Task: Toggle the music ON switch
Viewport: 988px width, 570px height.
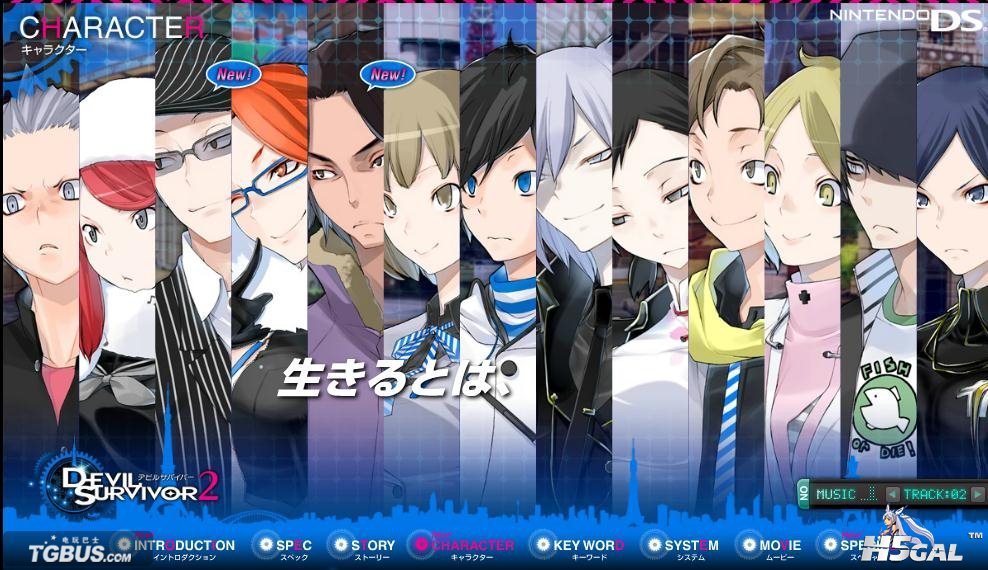Action: pos(804,493)
